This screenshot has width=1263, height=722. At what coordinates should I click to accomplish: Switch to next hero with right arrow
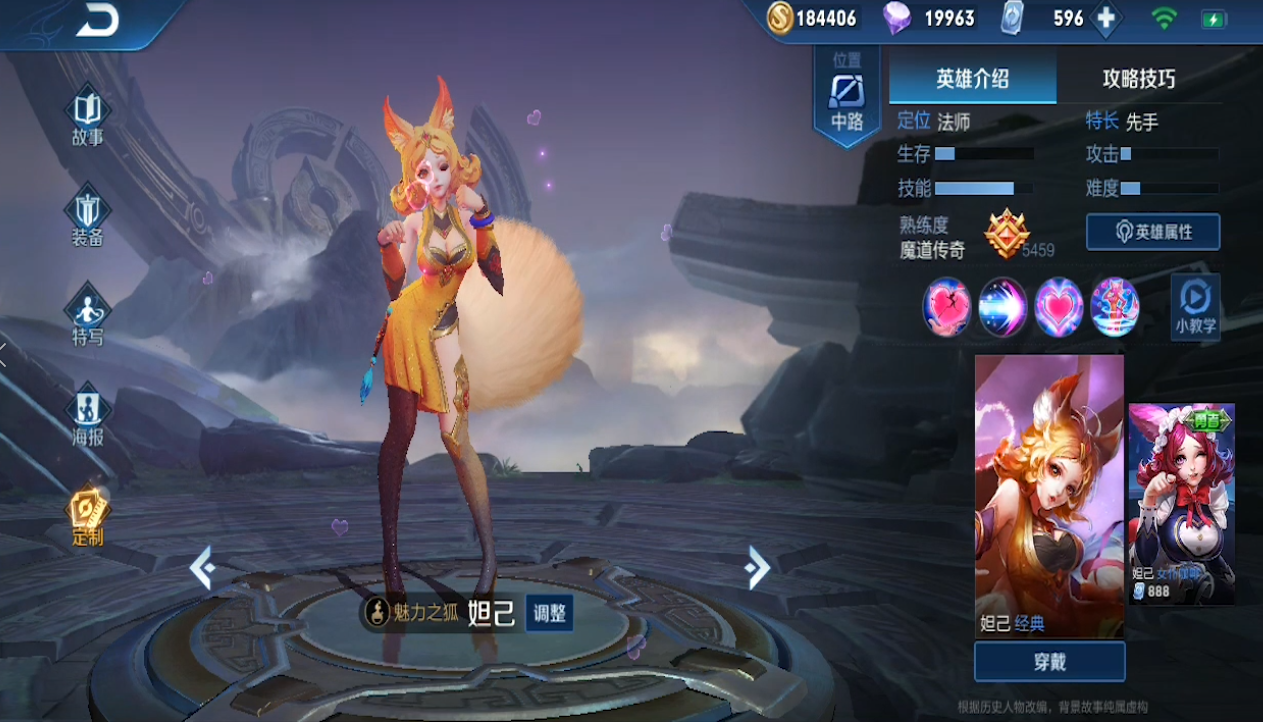pyautogui.click(x=757, y=568)
